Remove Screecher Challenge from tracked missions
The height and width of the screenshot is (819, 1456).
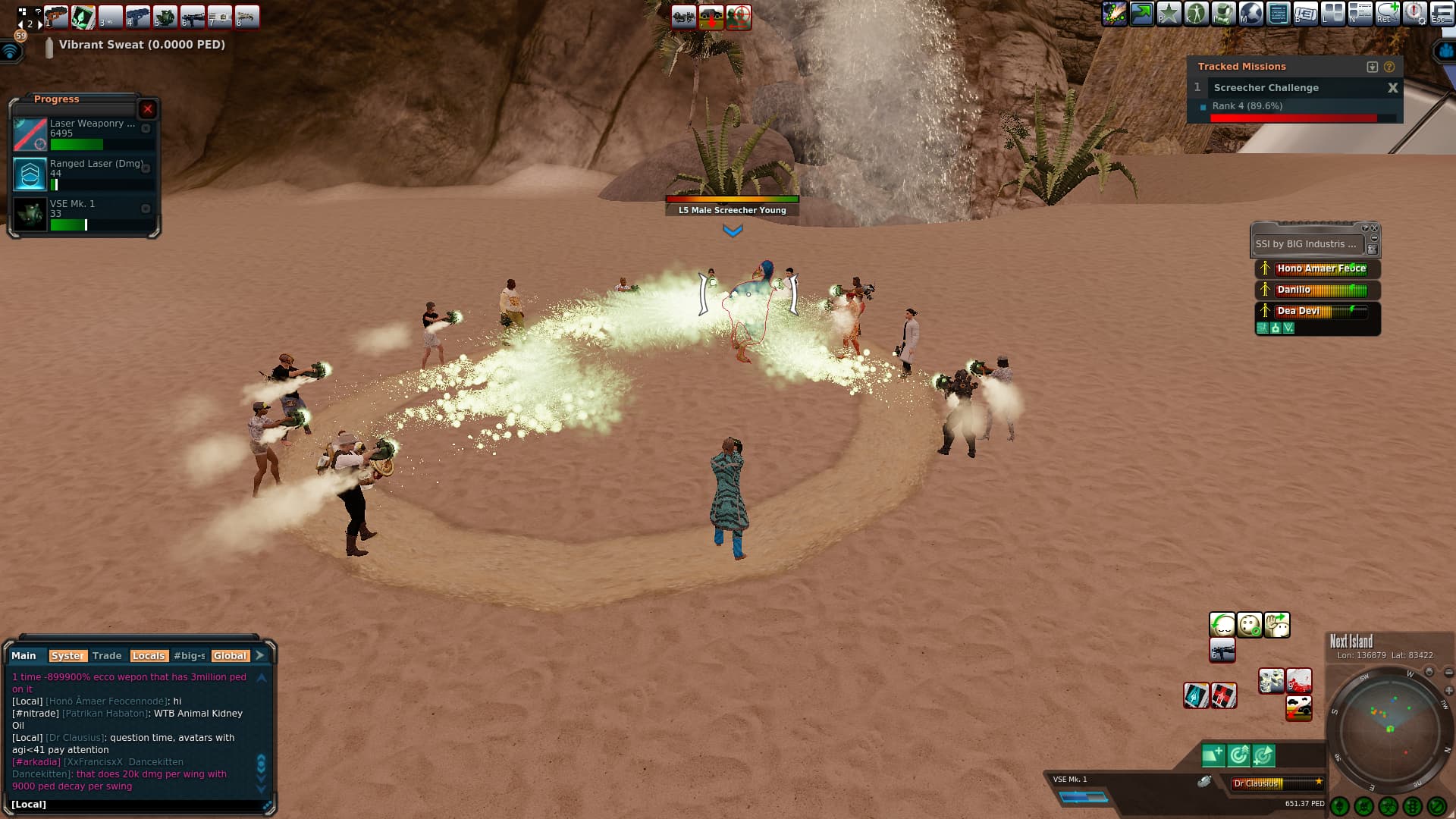click(1392, 88)
